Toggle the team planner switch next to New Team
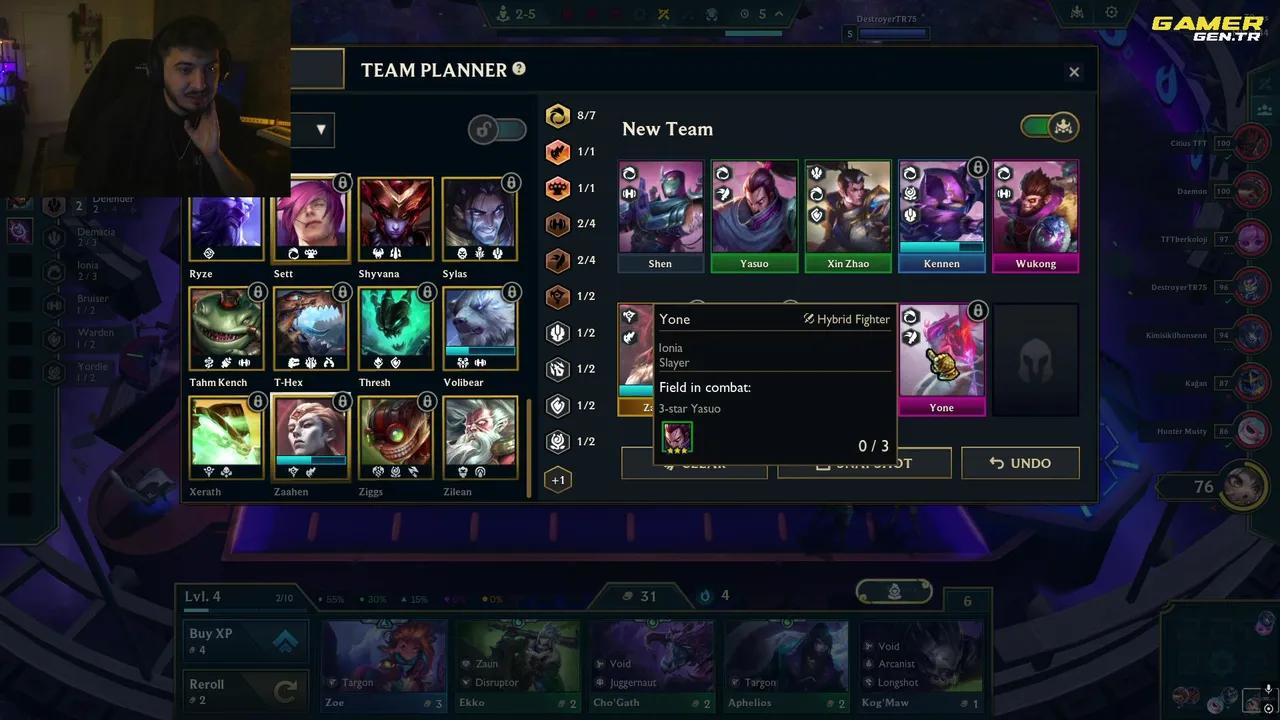 click(1049, 128)
